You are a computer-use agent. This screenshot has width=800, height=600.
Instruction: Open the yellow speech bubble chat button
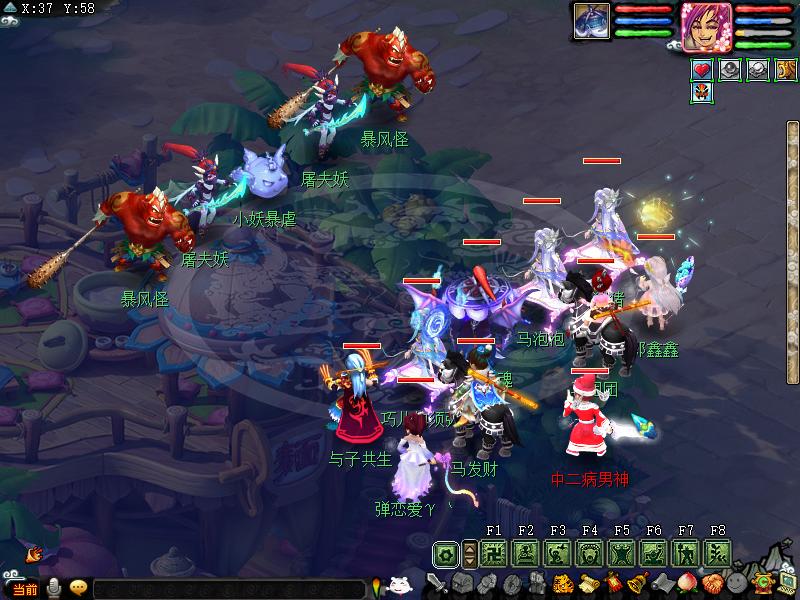tap(78, 588)
